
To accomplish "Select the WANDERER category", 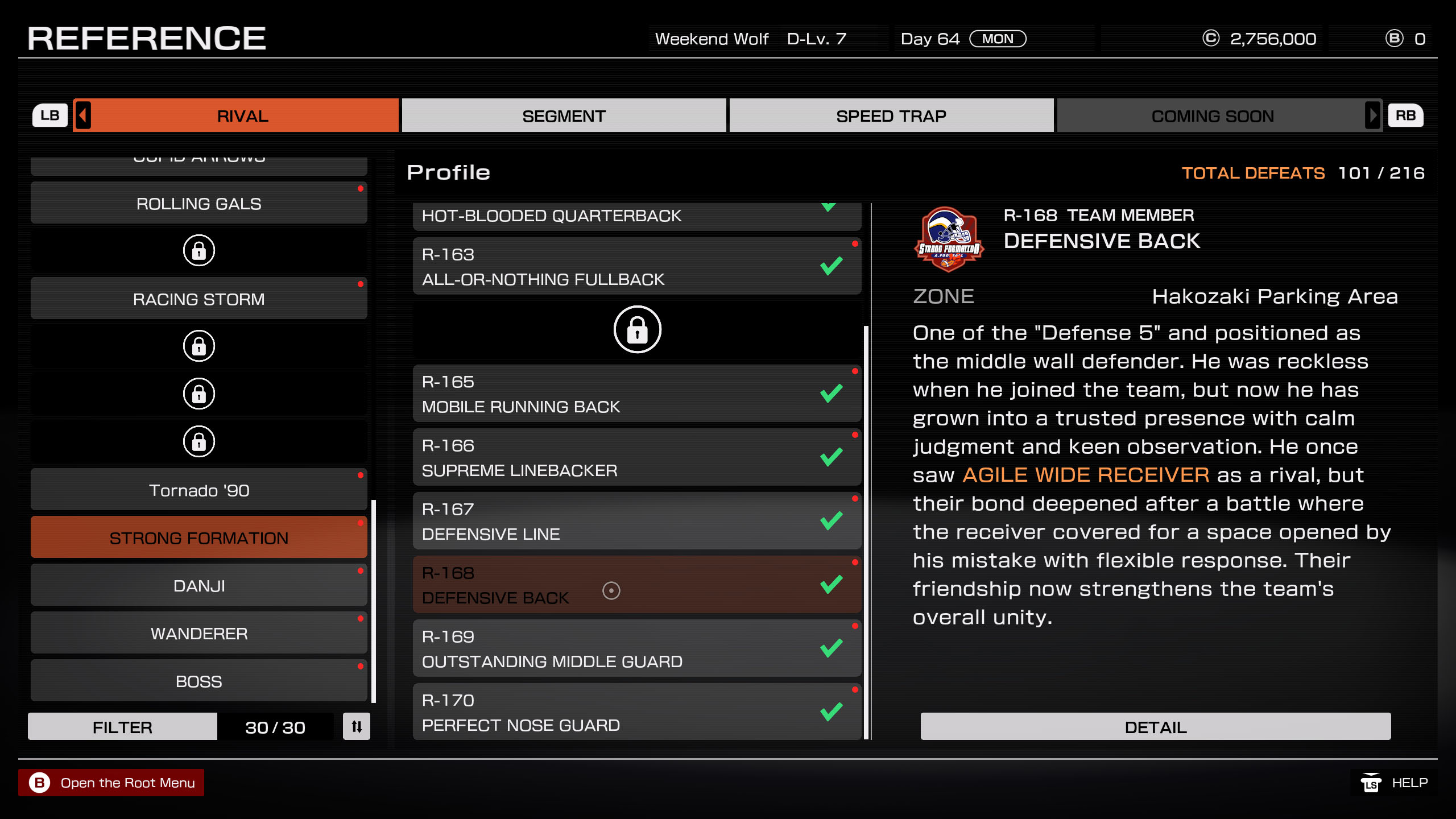I will 198,634.
